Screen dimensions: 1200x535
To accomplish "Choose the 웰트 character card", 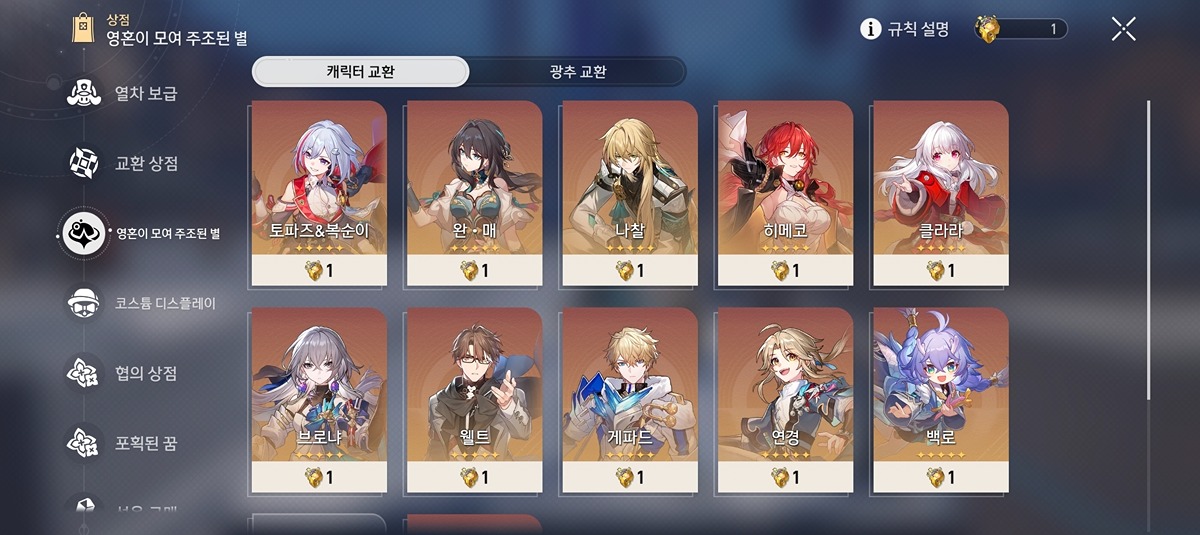I will click(x=474, y=398).
